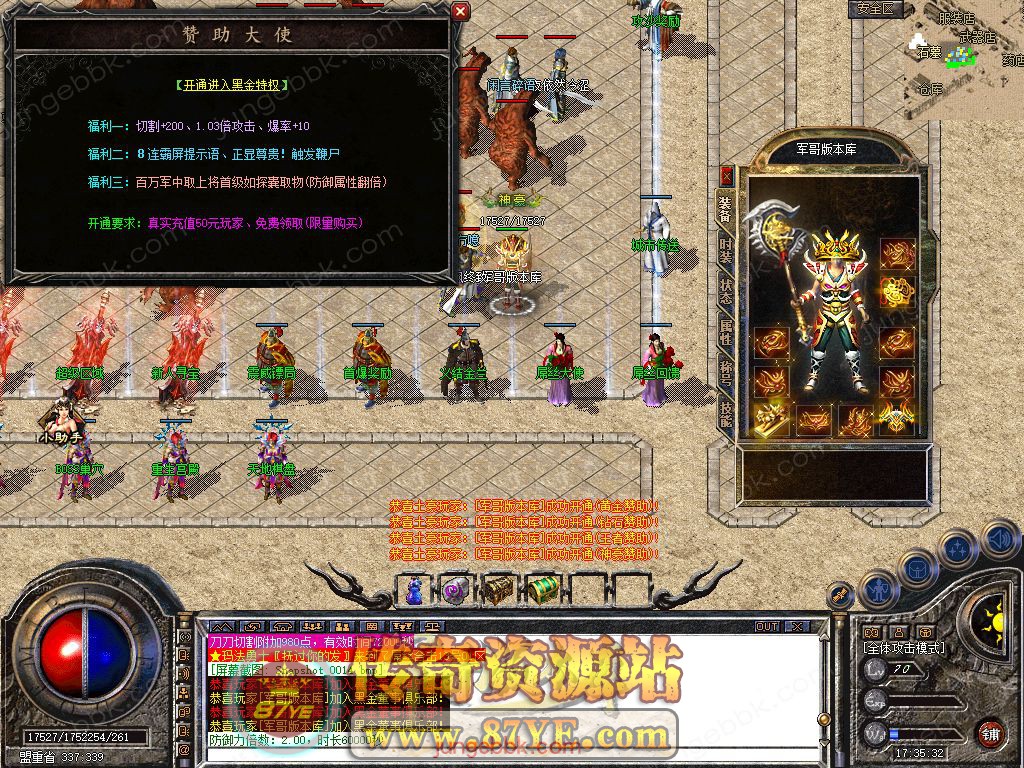Viewport: 1024px width, 768px height.
Task: Open the sparkle skills round button
Action: (959, 548)
